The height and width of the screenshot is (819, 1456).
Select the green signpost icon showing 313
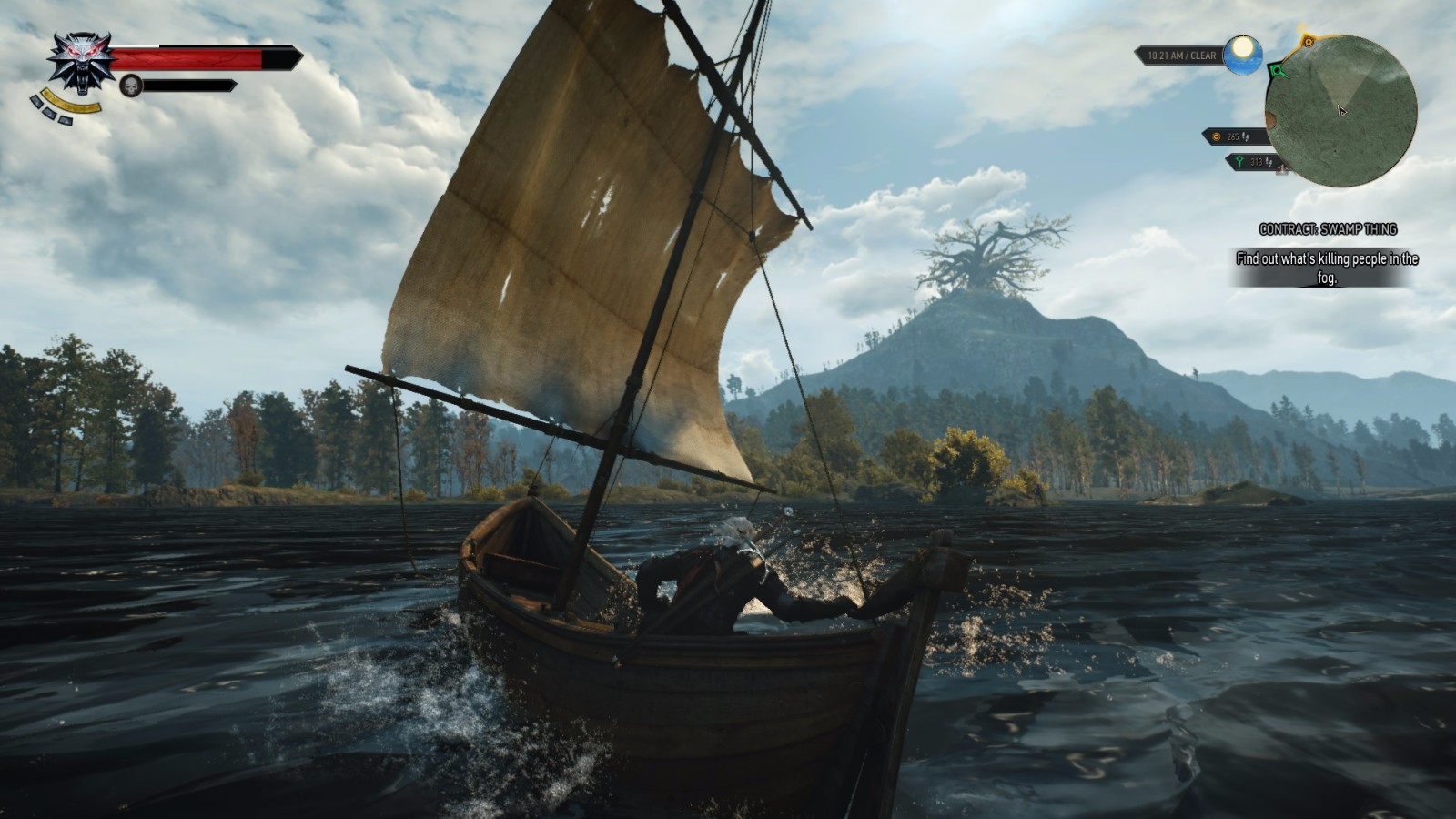coord(1239,161)
